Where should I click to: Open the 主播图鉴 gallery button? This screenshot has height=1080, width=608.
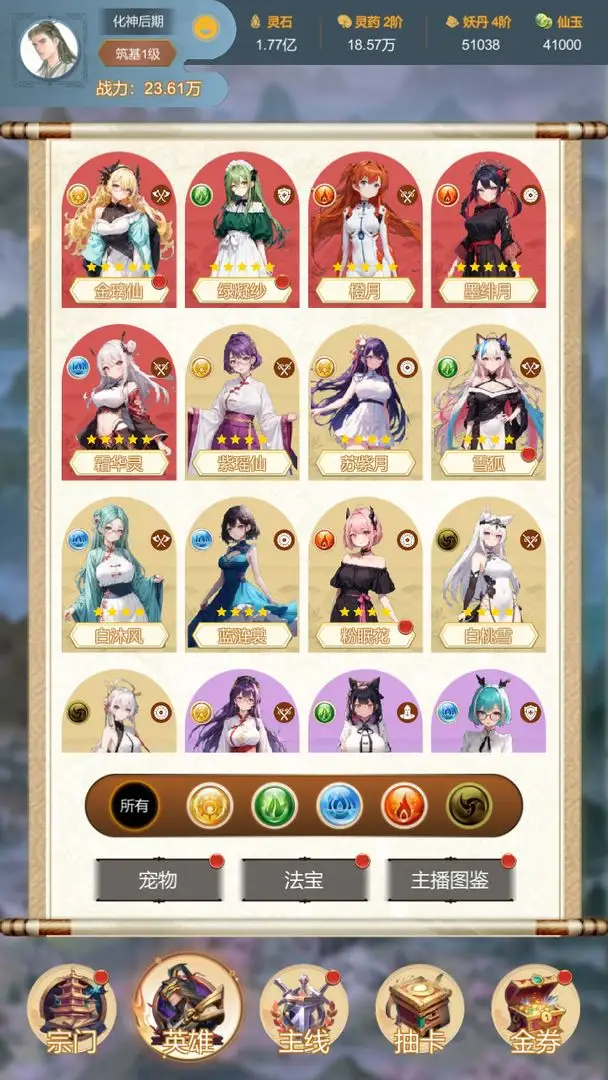450,880
